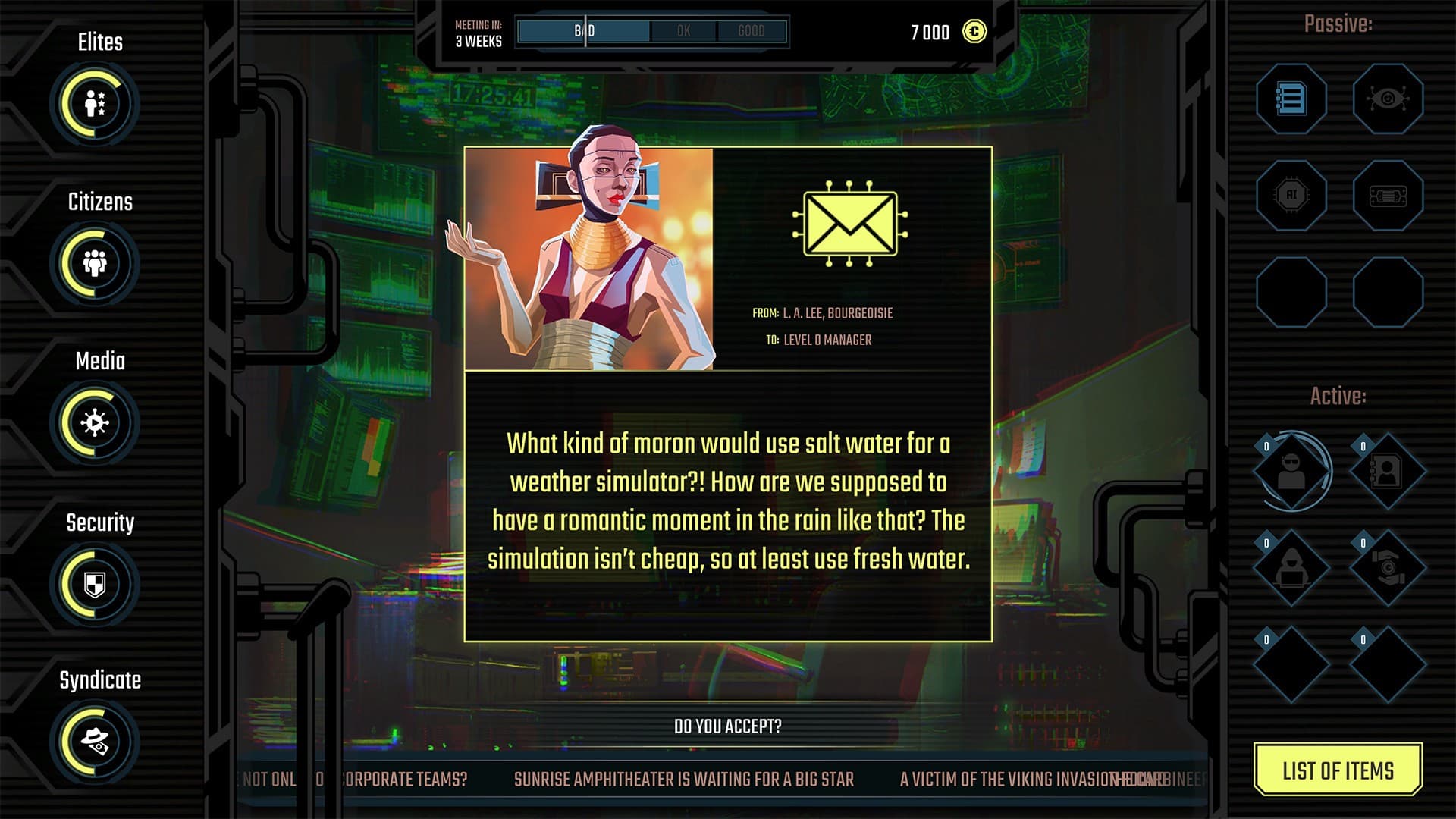The height and width of the screenshot is (819, 1456).
Task: Select the Citizens faction gauge
Action: pyautogui.click(x=95, y=263)
